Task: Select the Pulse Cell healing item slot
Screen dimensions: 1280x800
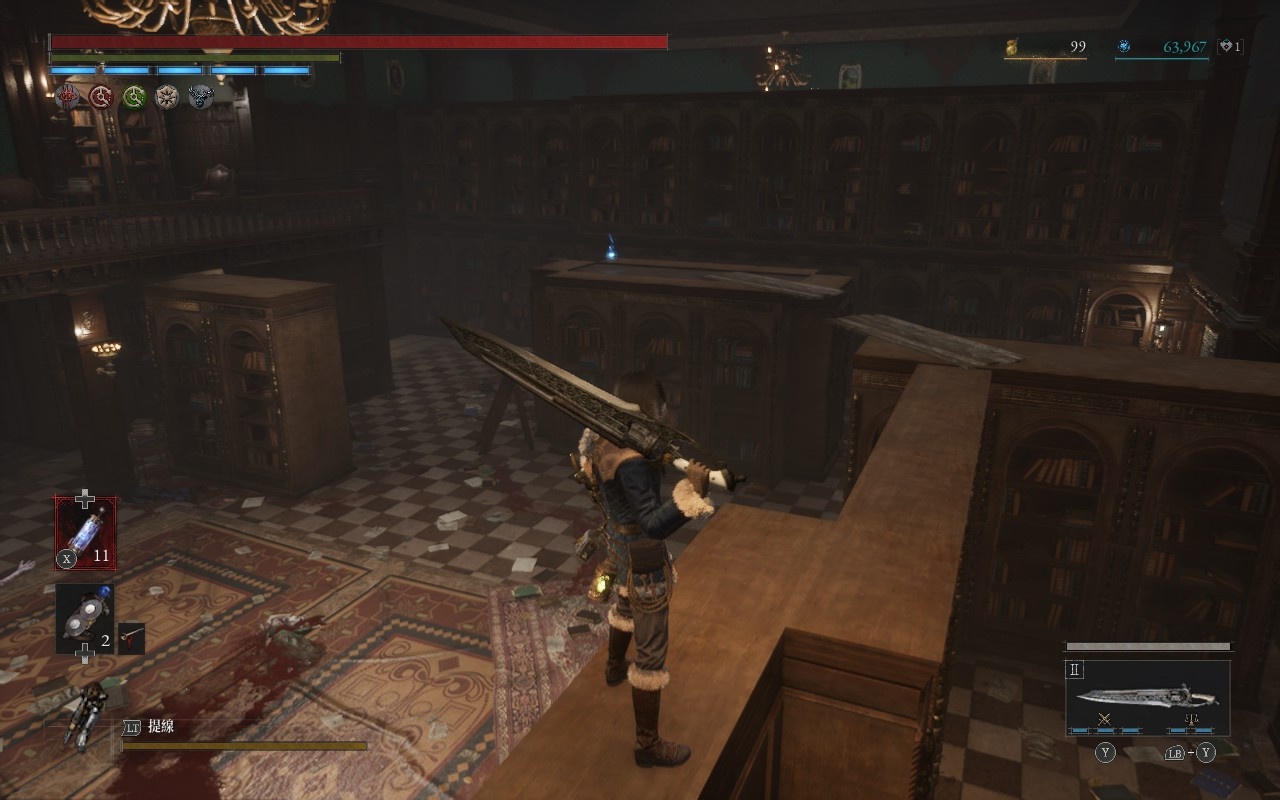Action: tap(85, 533)
